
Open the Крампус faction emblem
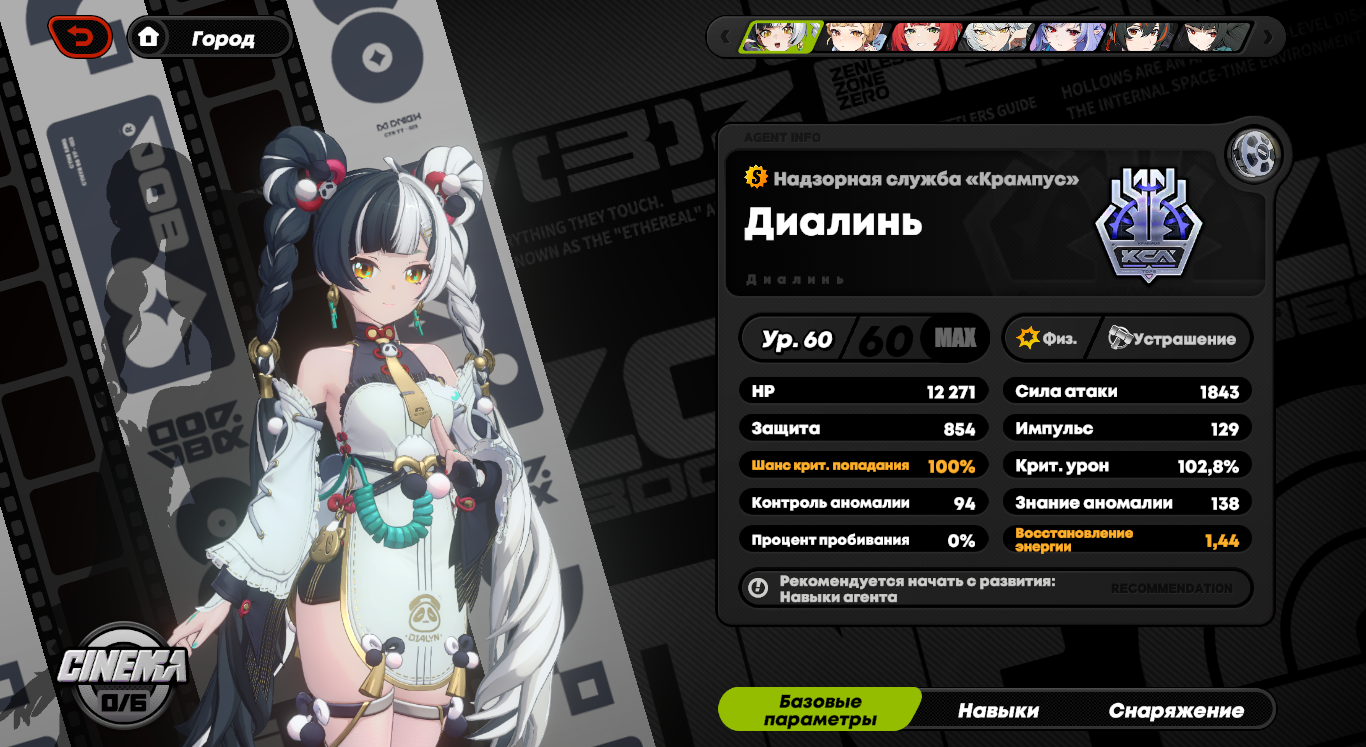click(x=1148, y=224)
